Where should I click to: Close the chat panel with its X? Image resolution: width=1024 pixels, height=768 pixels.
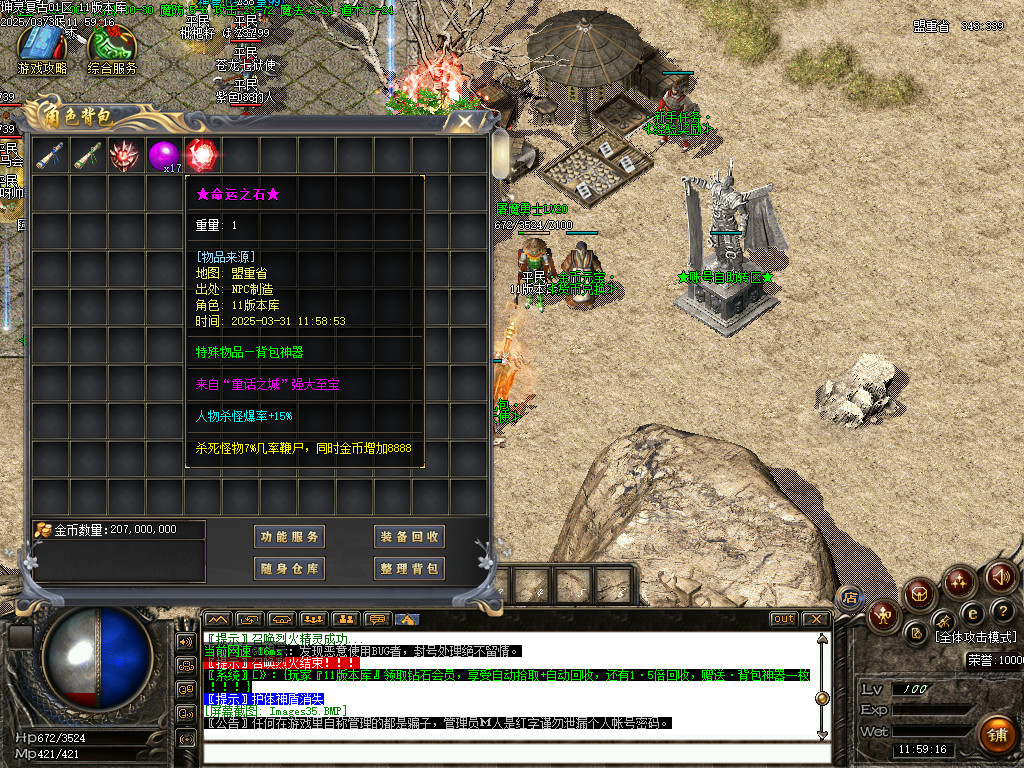click(x=815, y=619)
